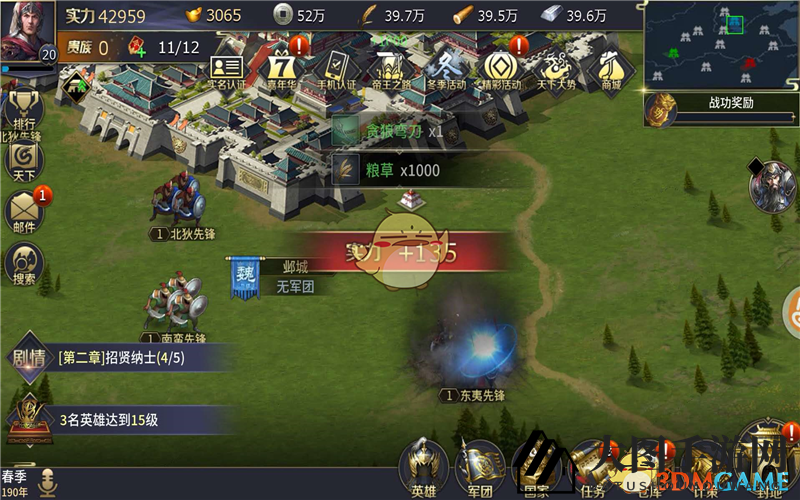Open the 商城 shop

[609, 68]
